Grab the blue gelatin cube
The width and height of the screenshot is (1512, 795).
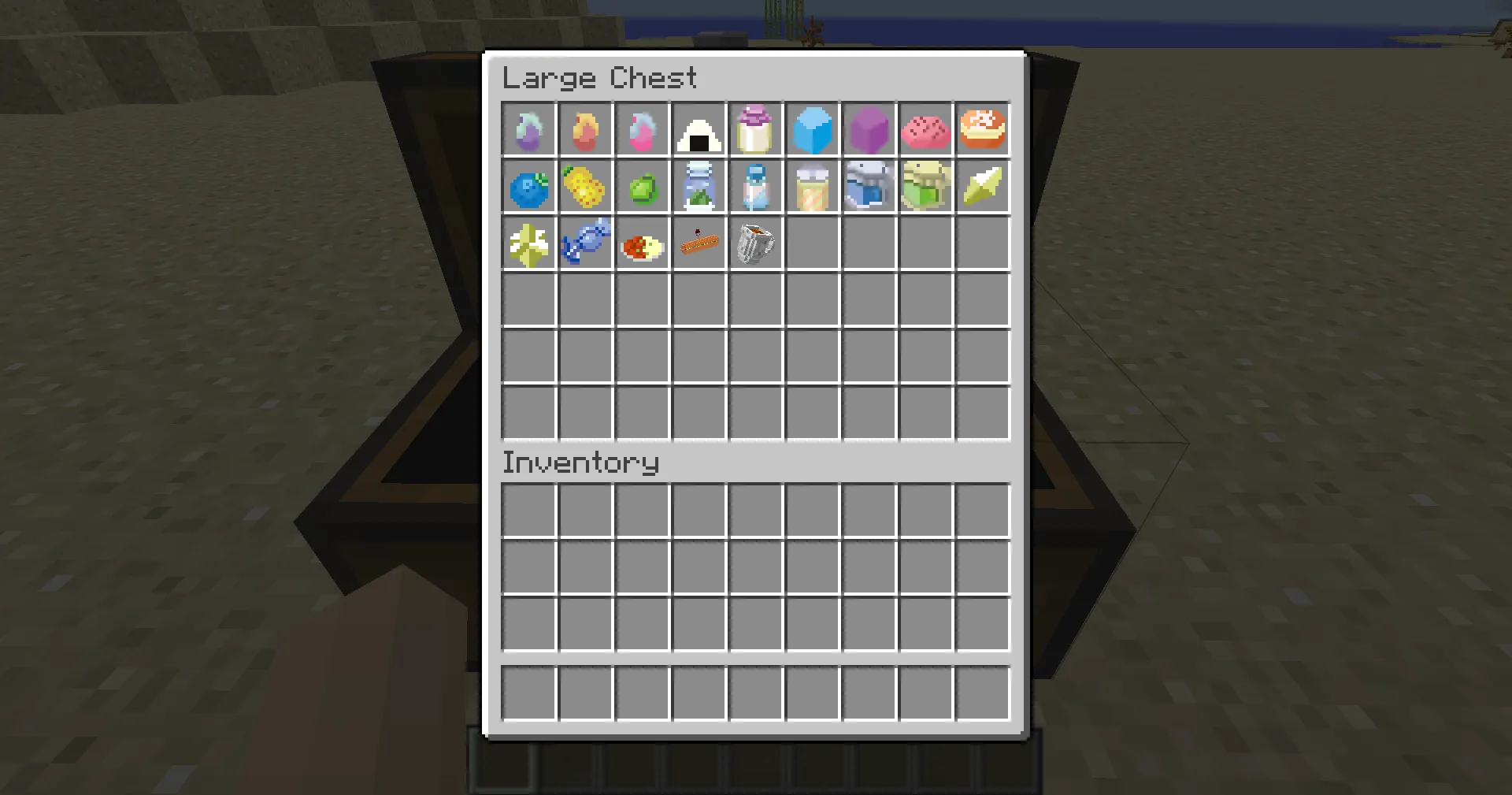pyautogui.click(x=812, y=129)
